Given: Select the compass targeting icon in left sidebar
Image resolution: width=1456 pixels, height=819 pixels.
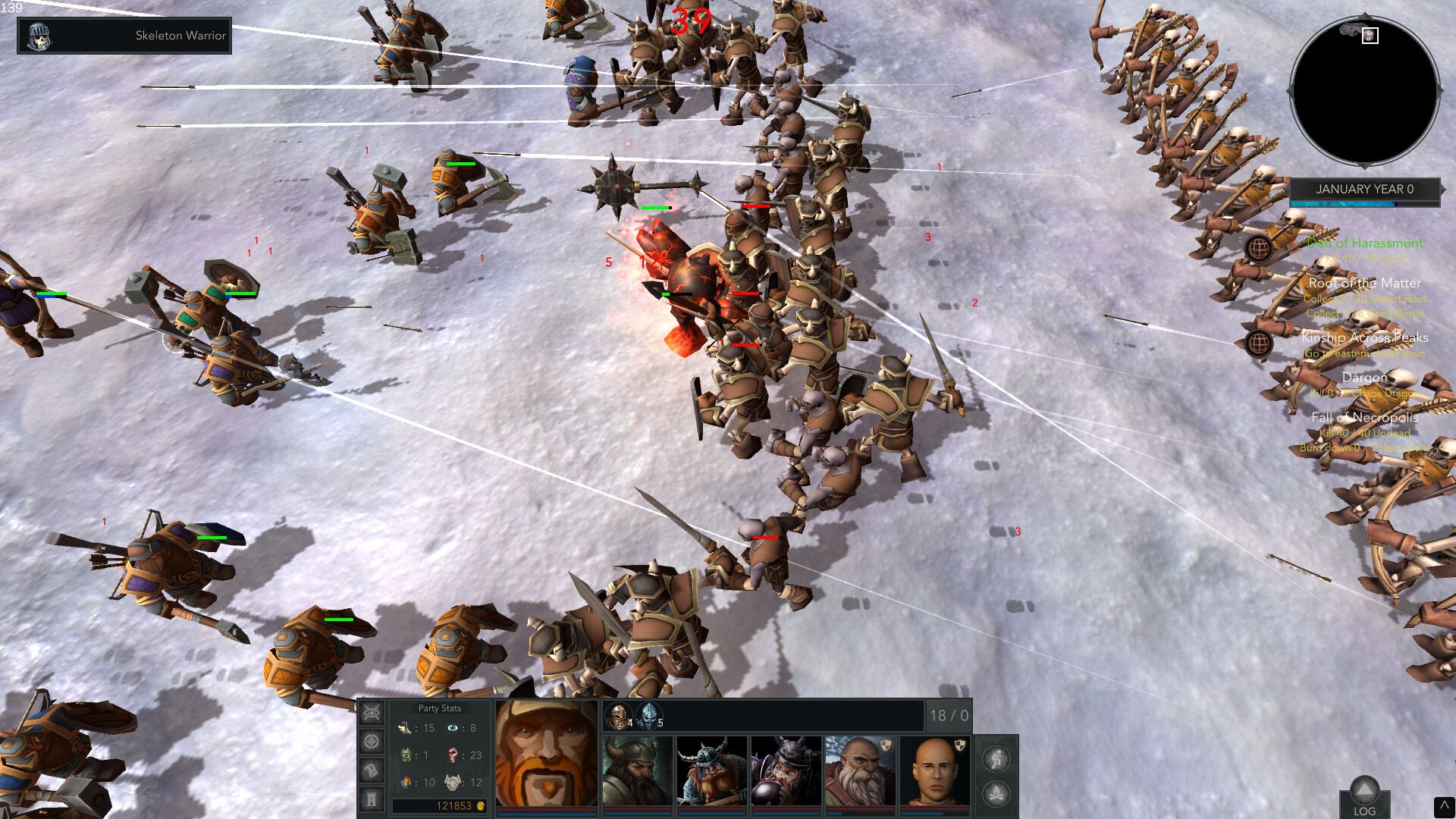Looking at the screenshot, I should 372,740.
